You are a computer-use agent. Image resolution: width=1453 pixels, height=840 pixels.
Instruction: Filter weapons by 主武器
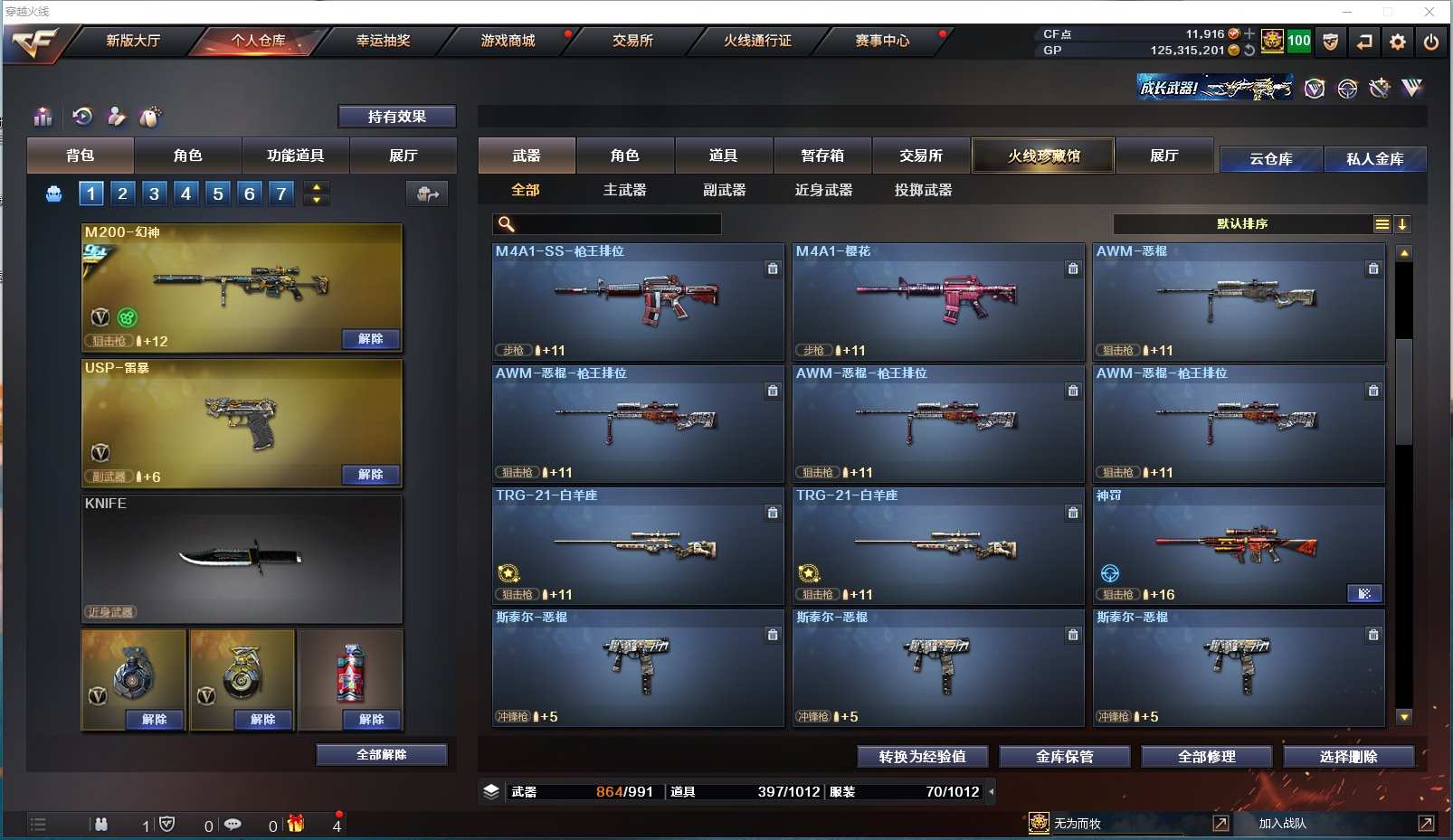click(624, 190)
